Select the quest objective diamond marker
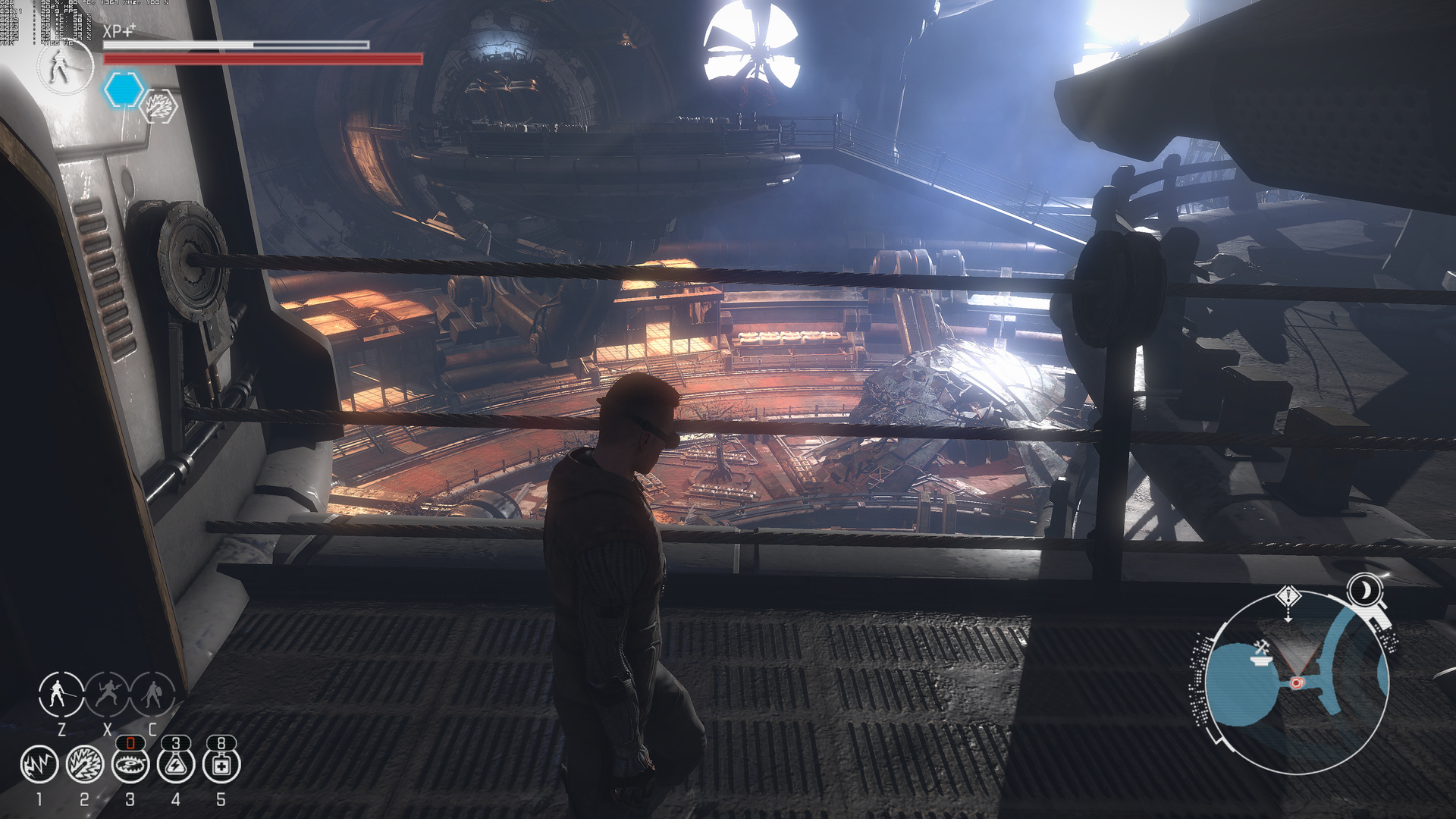Image resolution: width=1456 pixels, height=819 pixels. pos(1288,597)
